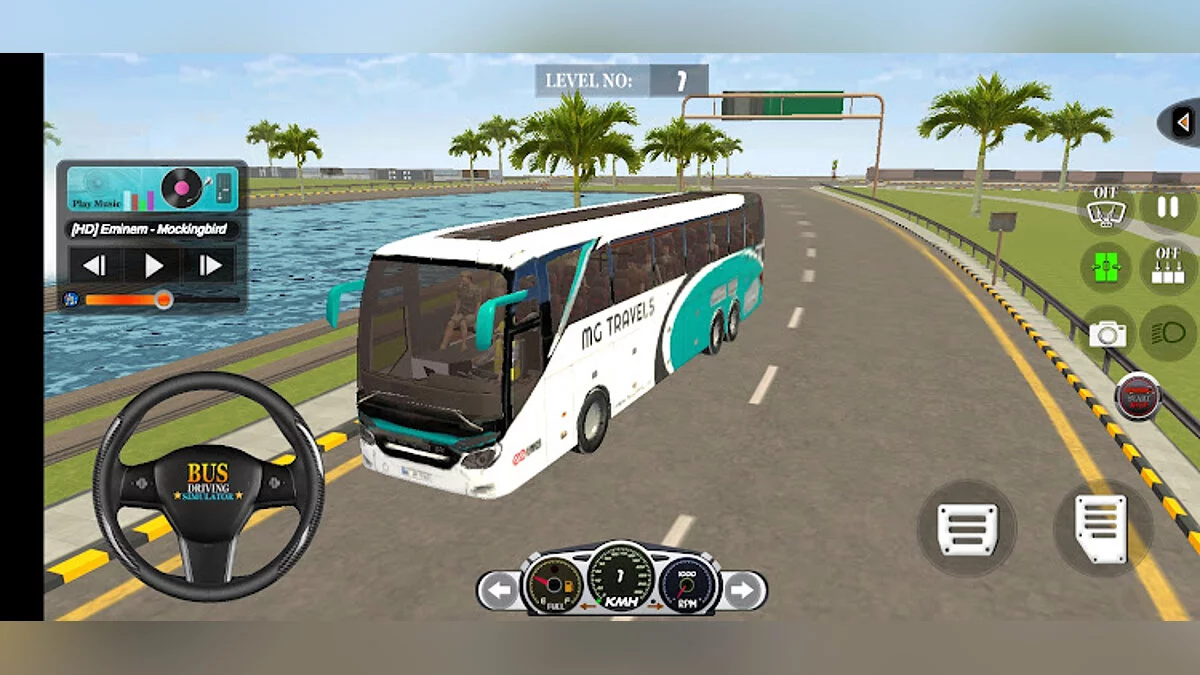Play the Eminem Mockingbird track
This screenshot has width=1200, height=675.
click(x=153, y=265)
